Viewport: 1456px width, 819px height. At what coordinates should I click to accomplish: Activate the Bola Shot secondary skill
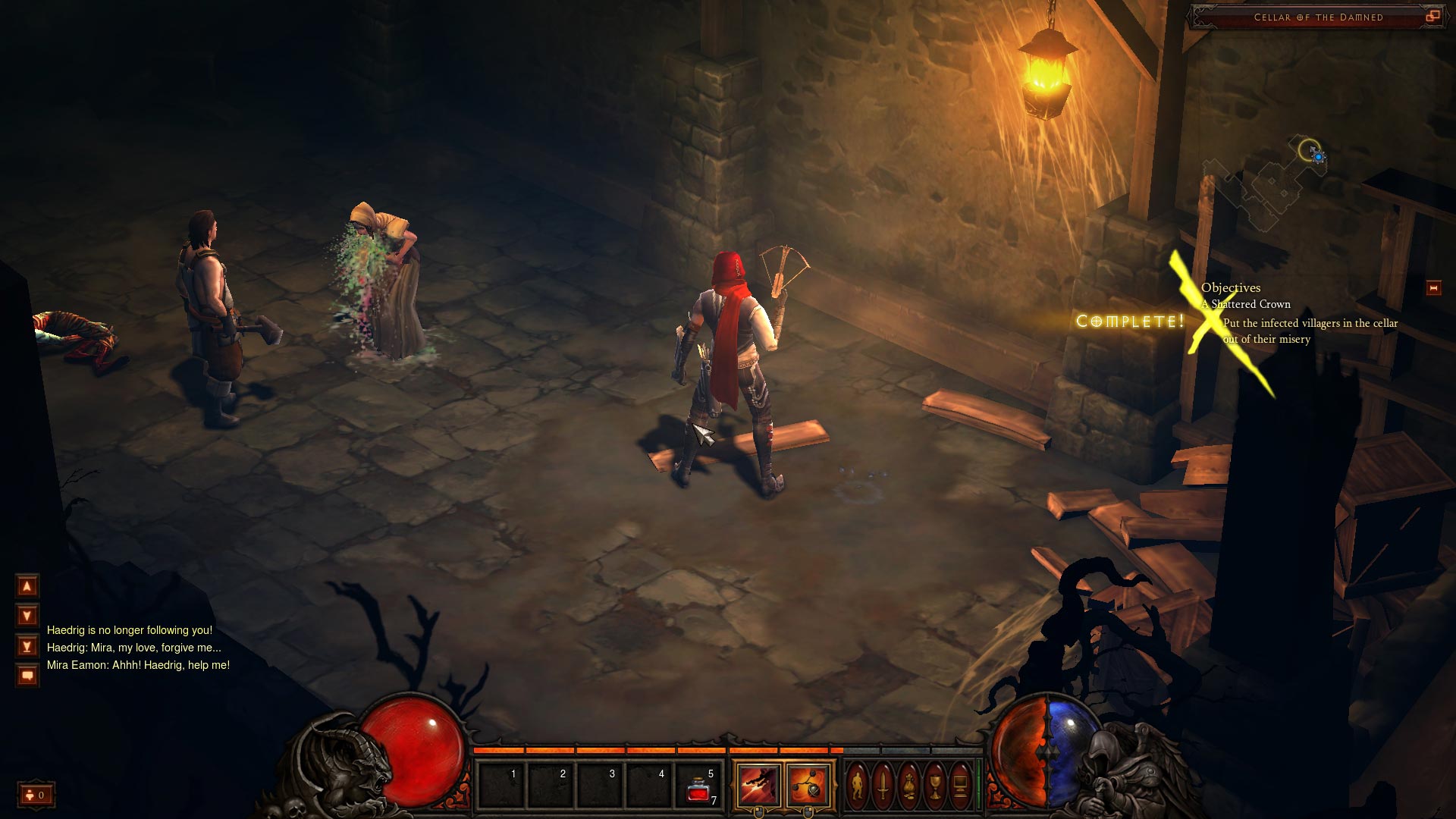(808, 786)
